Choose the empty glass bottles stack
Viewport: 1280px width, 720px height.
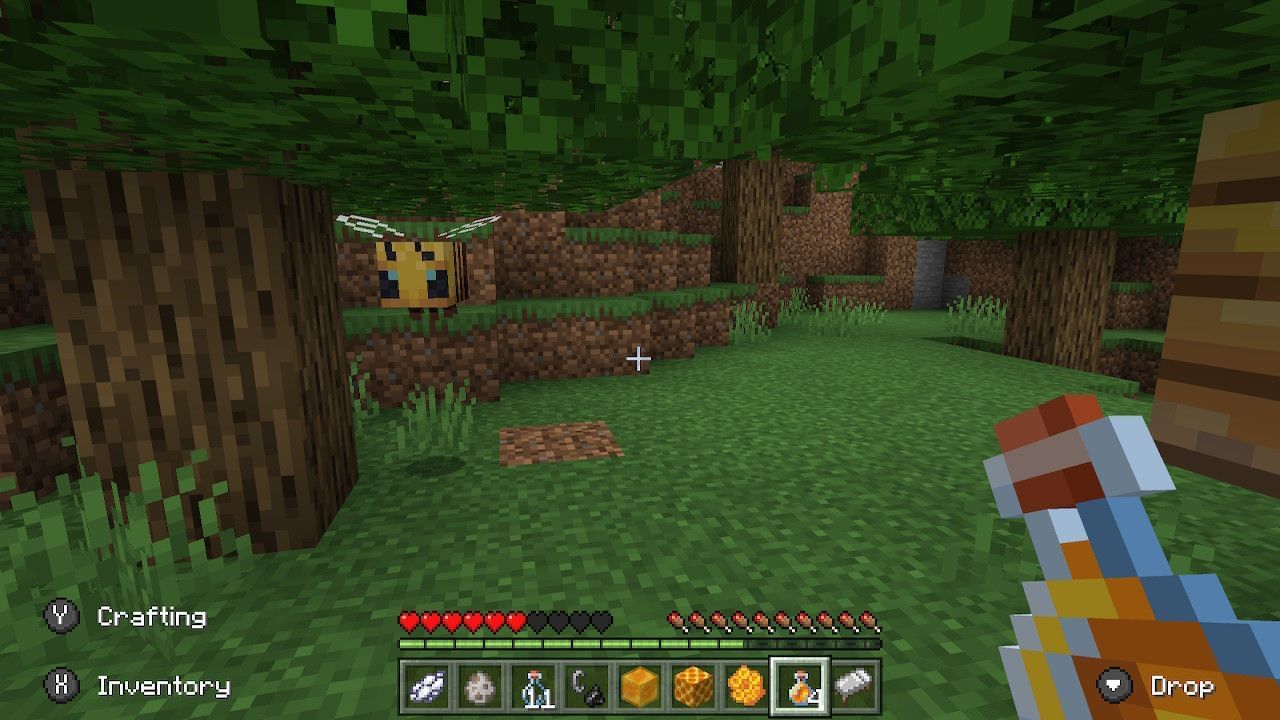click(x=531, y=687)
